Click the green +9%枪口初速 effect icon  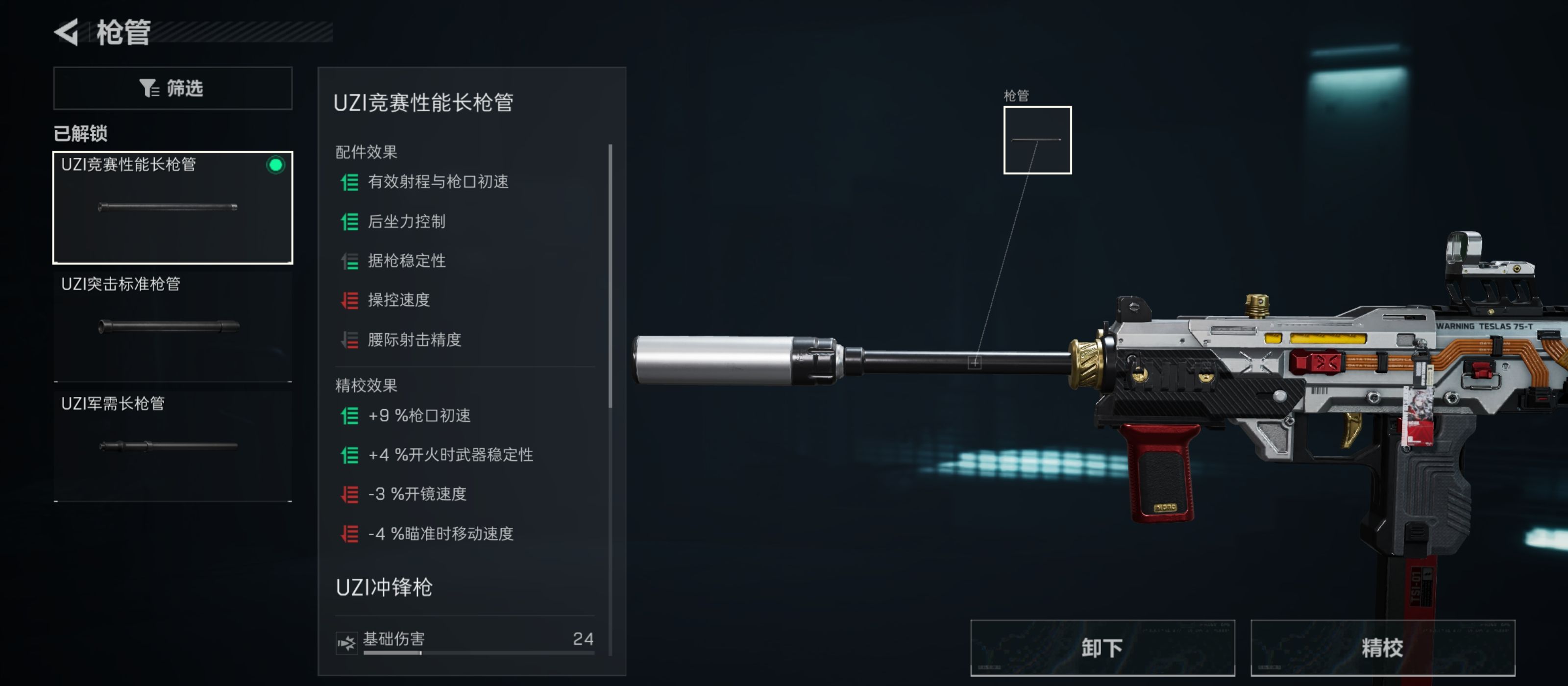349,416
